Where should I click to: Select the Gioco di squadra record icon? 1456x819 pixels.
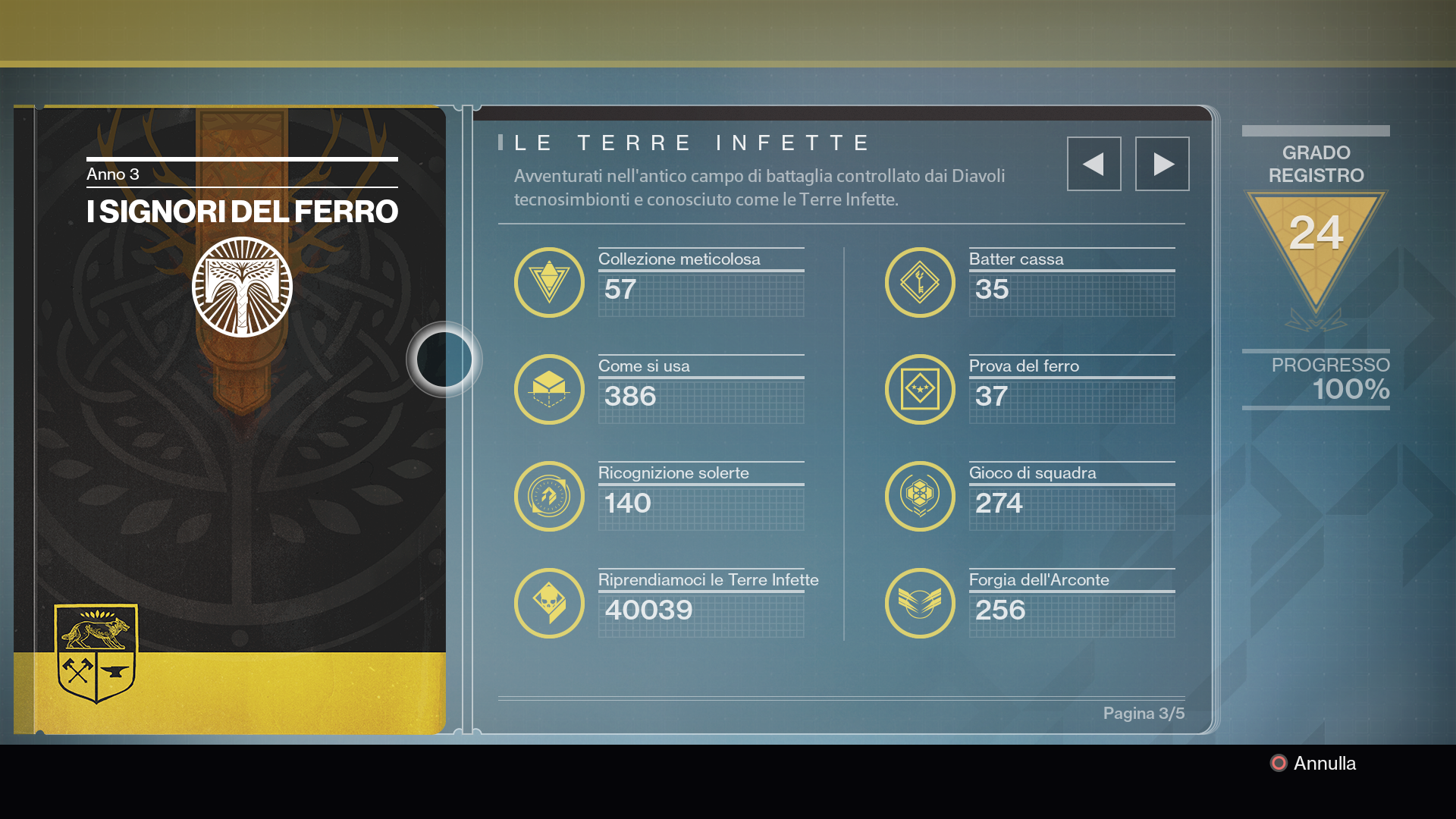[x=920, y=496]
